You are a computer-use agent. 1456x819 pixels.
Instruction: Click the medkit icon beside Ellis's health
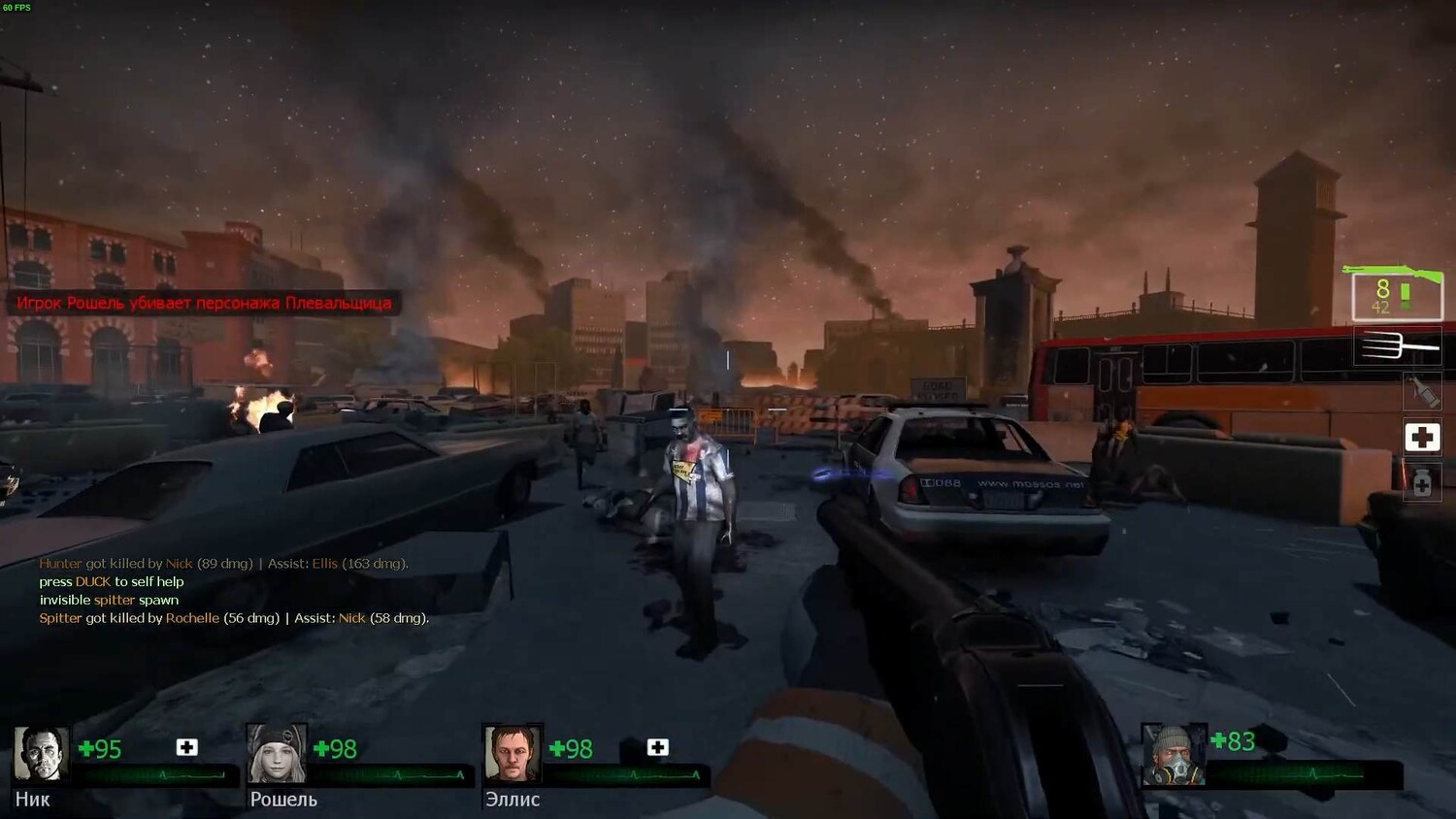click(657, 747)
